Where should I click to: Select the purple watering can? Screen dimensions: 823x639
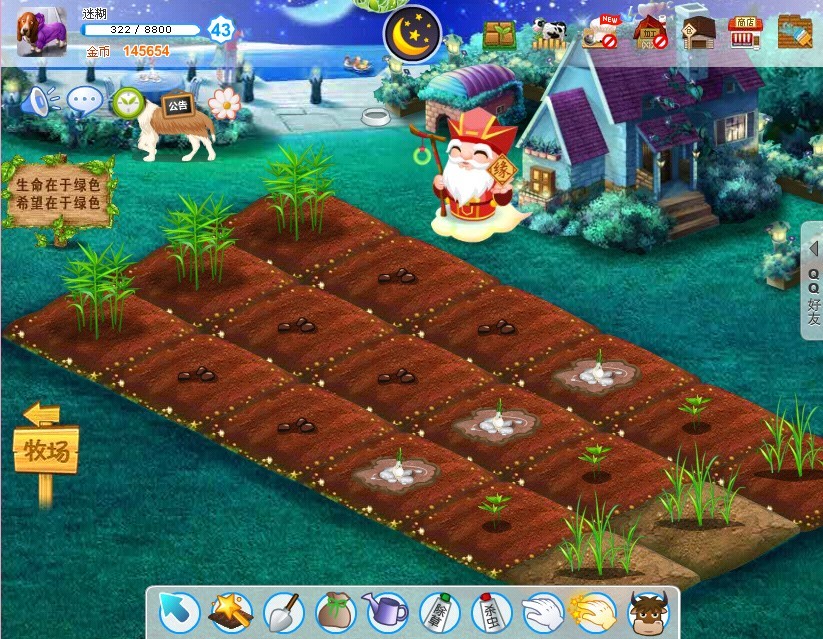tap(387, 610)
